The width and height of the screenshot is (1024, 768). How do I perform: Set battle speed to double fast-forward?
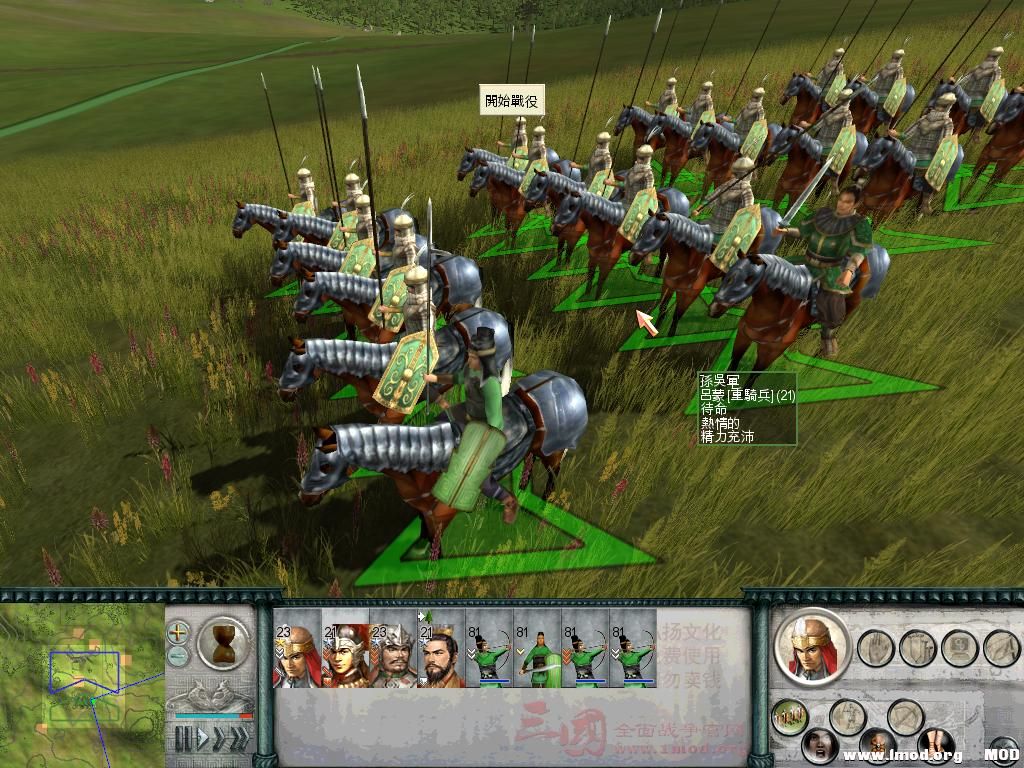(x=220, y=739)
